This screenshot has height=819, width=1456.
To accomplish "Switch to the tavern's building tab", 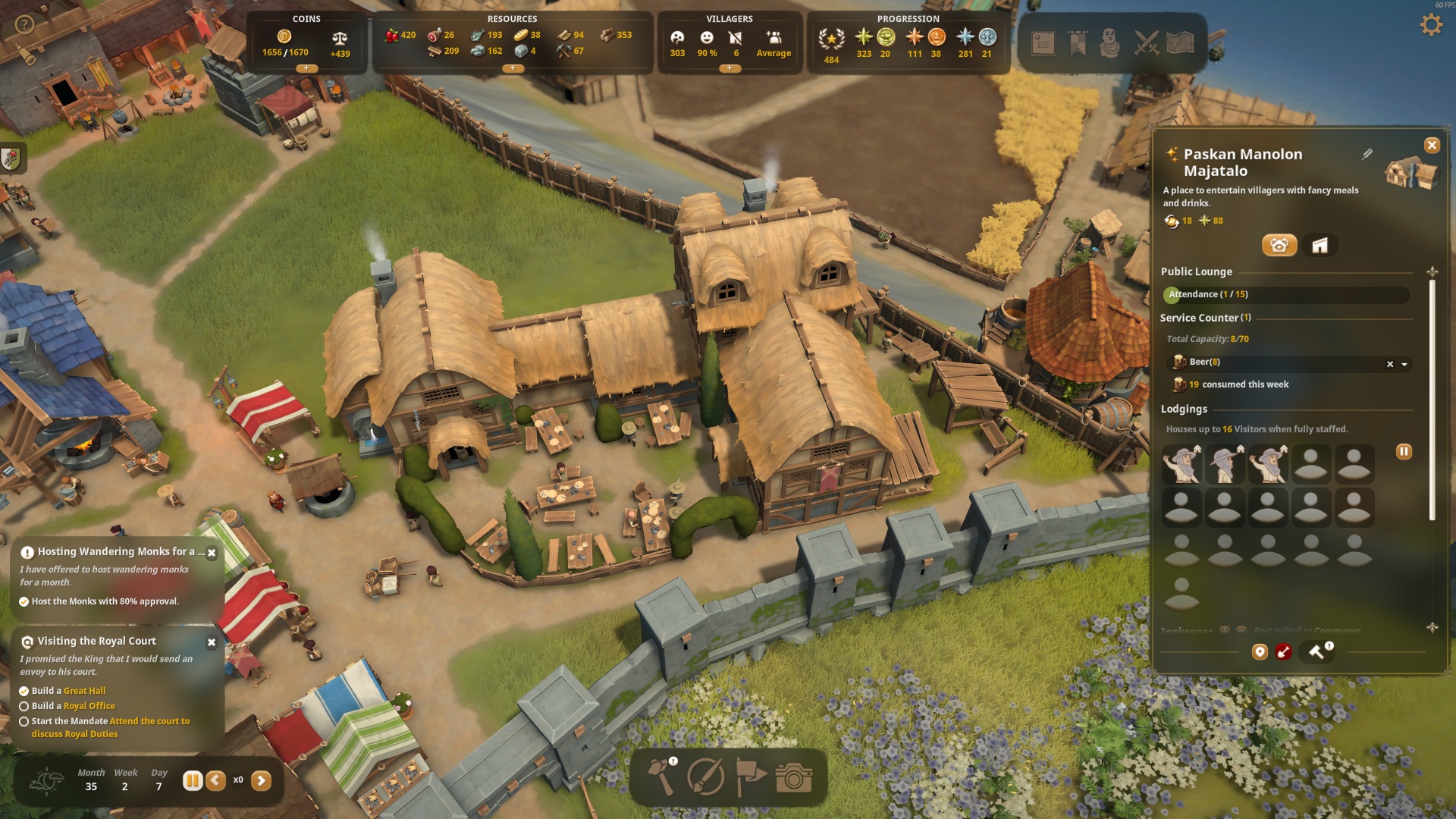I will point(1320,245).
